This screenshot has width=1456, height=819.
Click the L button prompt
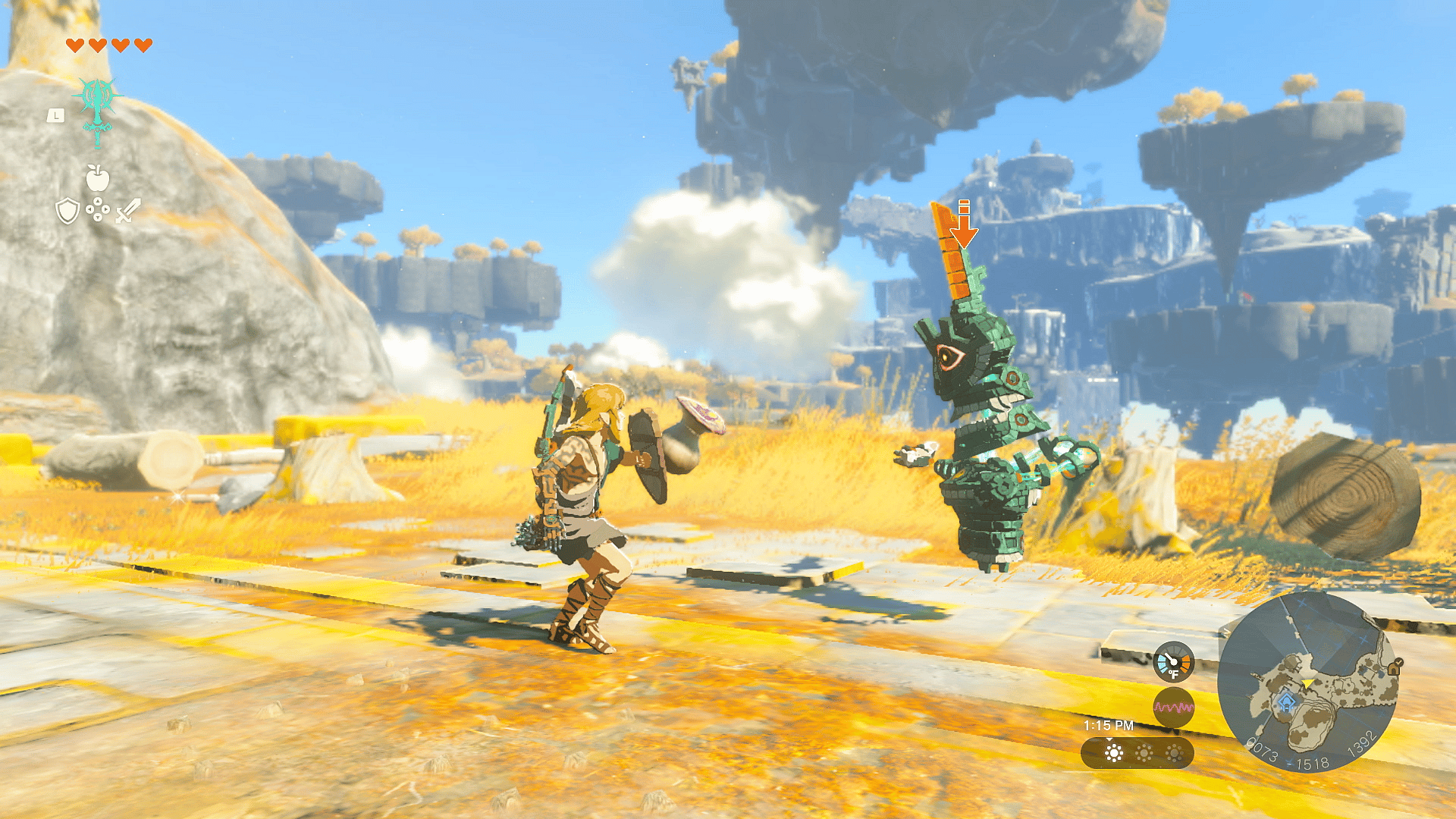(55, 115)
